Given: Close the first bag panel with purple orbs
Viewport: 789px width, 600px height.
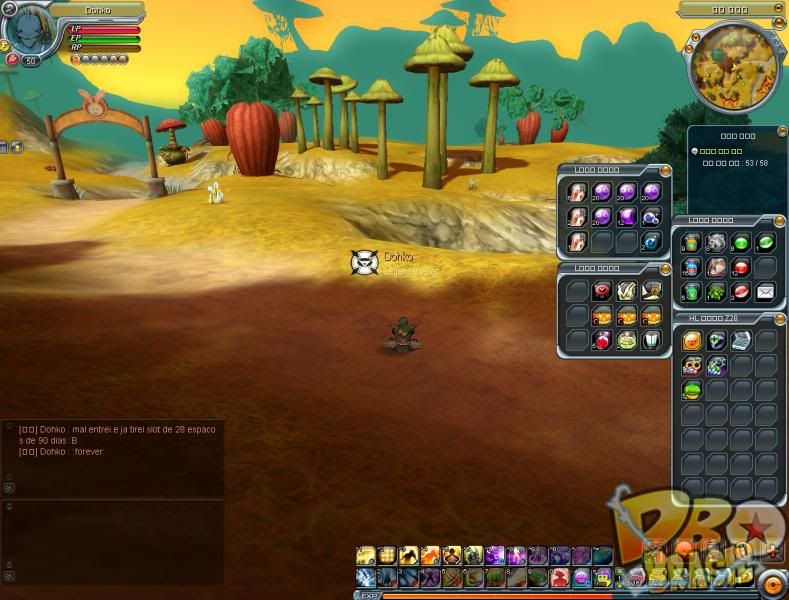Looking at the screenshot, I should (664, 170).
